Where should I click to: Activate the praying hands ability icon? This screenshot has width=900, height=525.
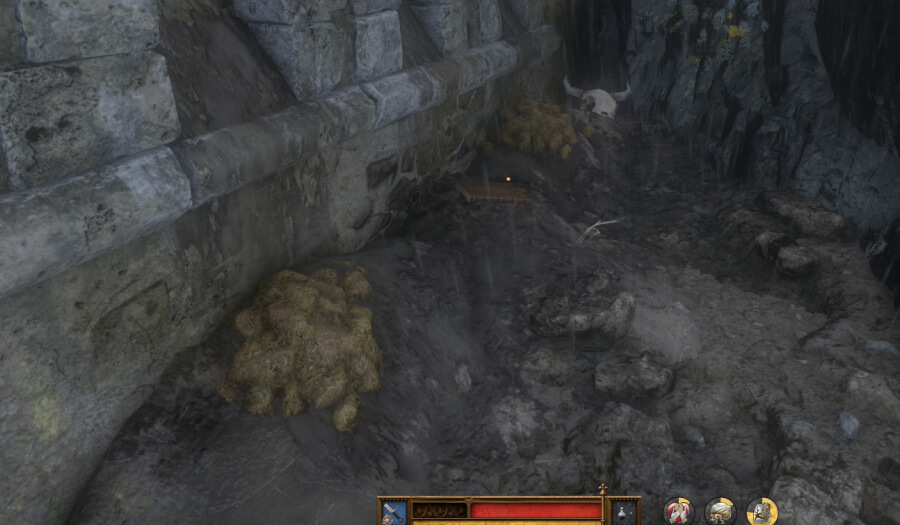click(678, 511)
